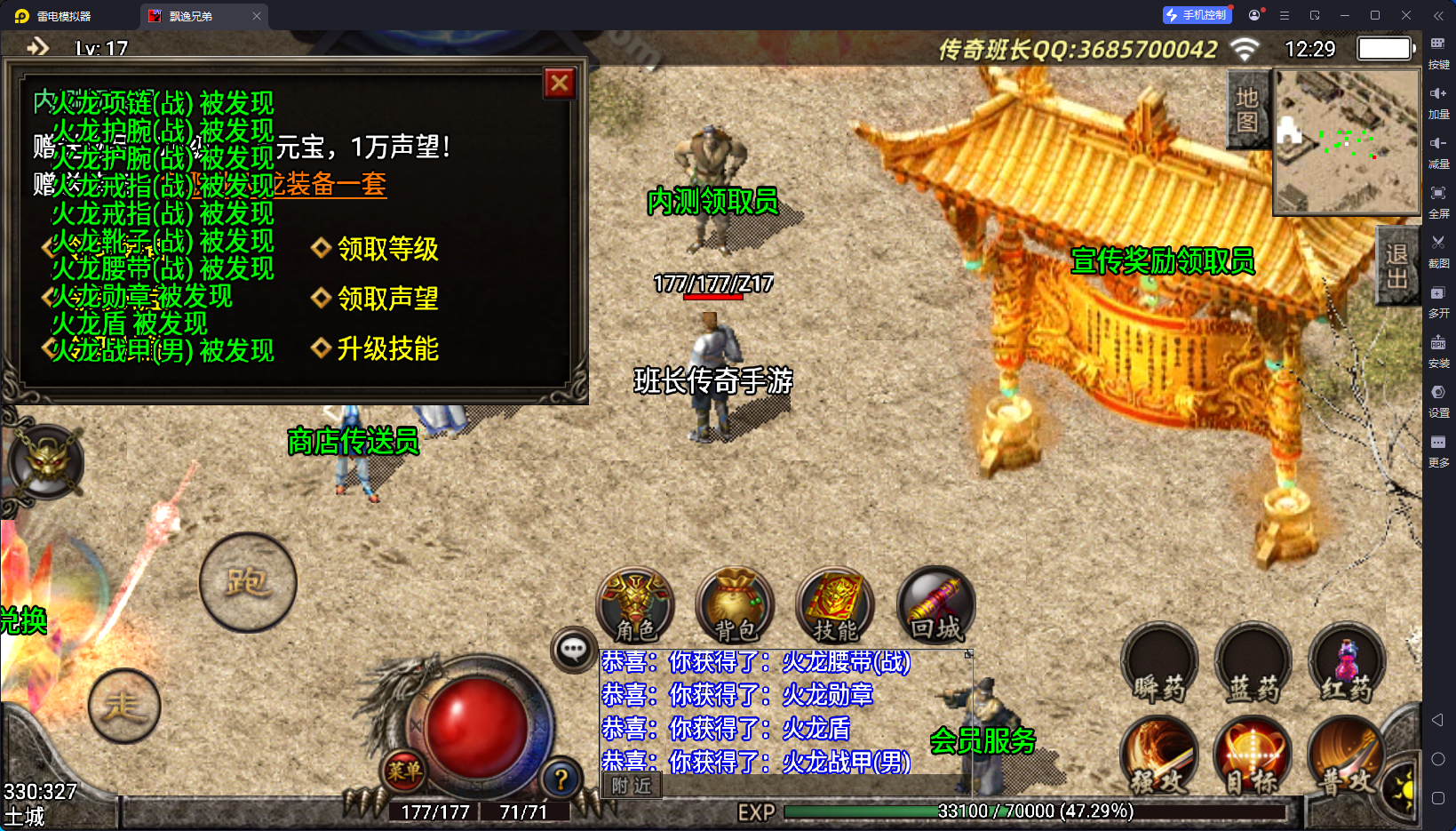
Task: Use the 回城 town return scroll
Action: tap(936, 605)
